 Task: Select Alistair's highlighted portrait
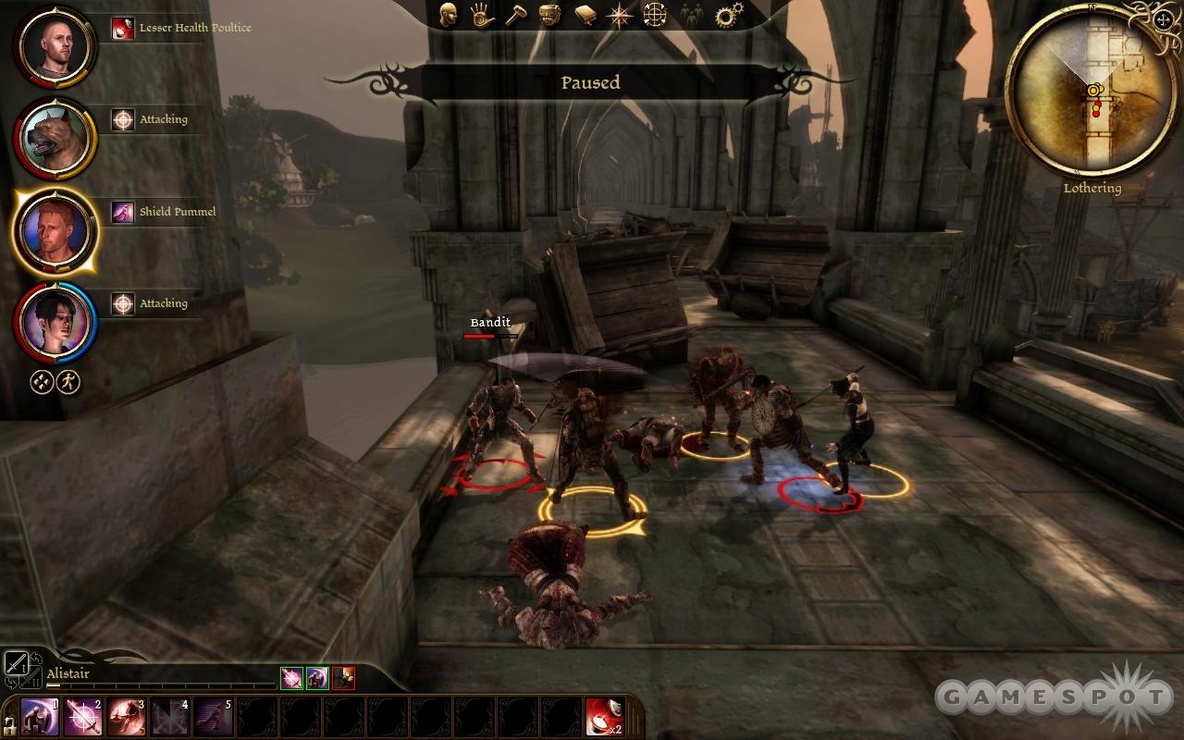click(55, 231)
